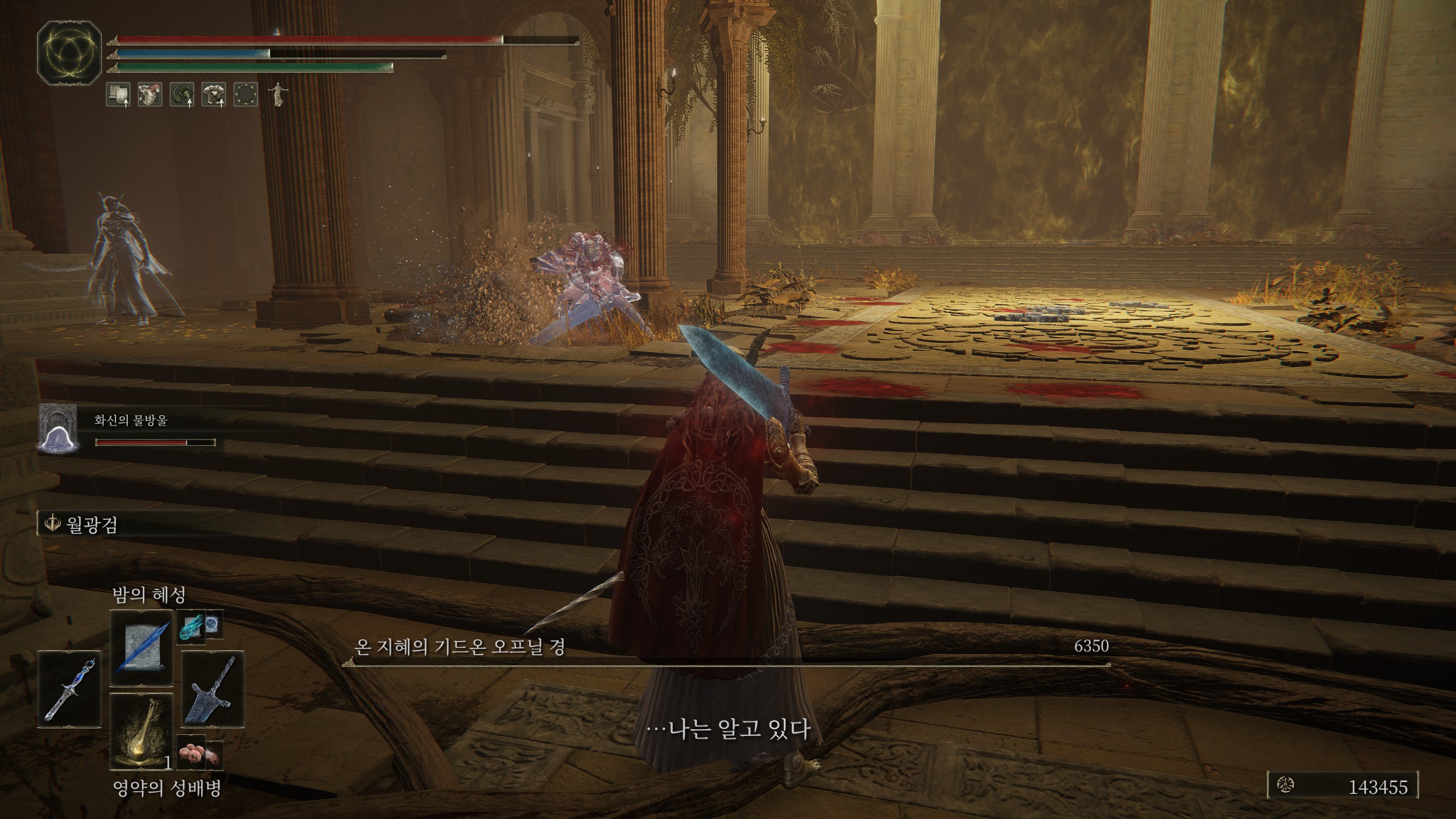1456x819 pixels.
Task: Click the scroll and shield buff icon
Action: (x=118, y=94)
